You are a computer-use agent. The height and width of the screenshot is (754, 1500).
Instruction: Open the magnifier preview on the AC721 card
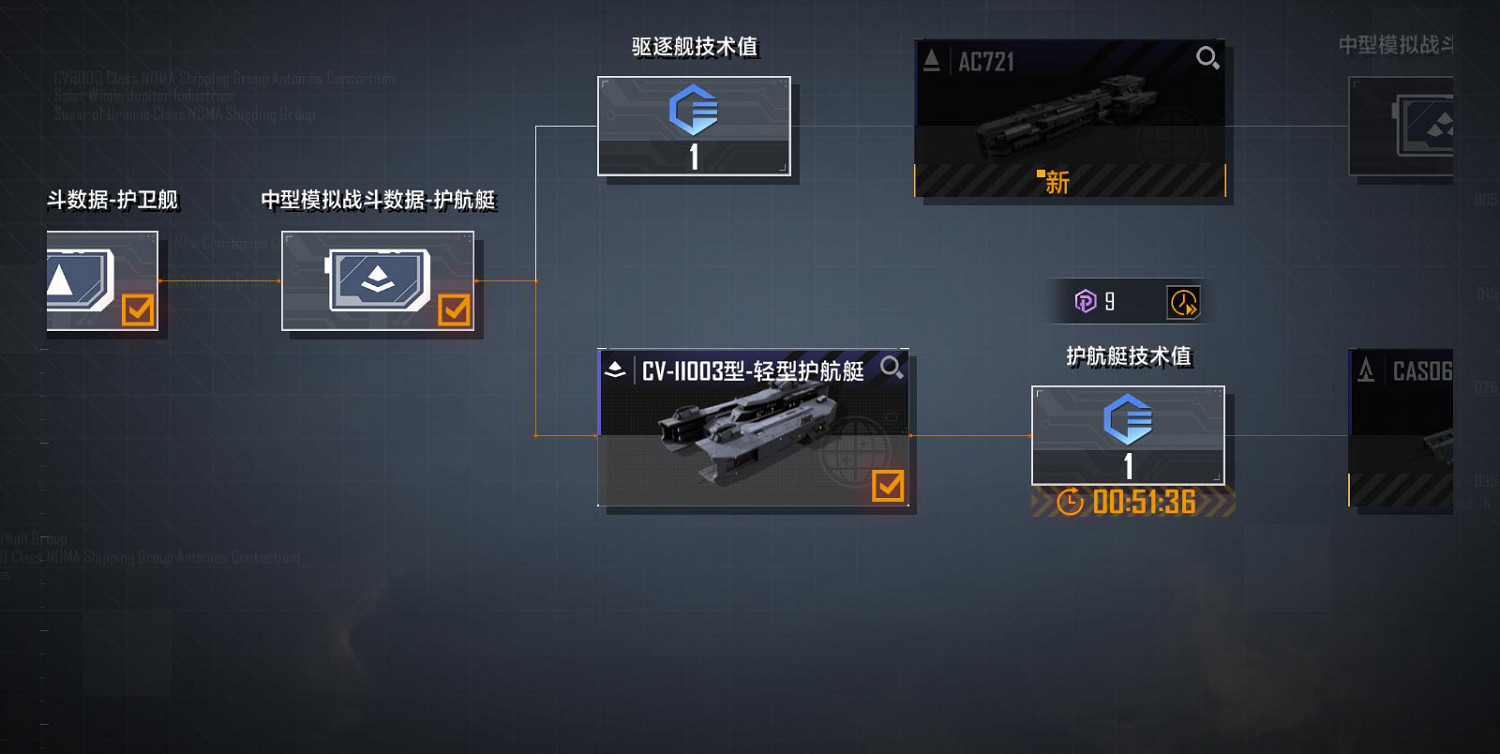(x=1207, y=58)
